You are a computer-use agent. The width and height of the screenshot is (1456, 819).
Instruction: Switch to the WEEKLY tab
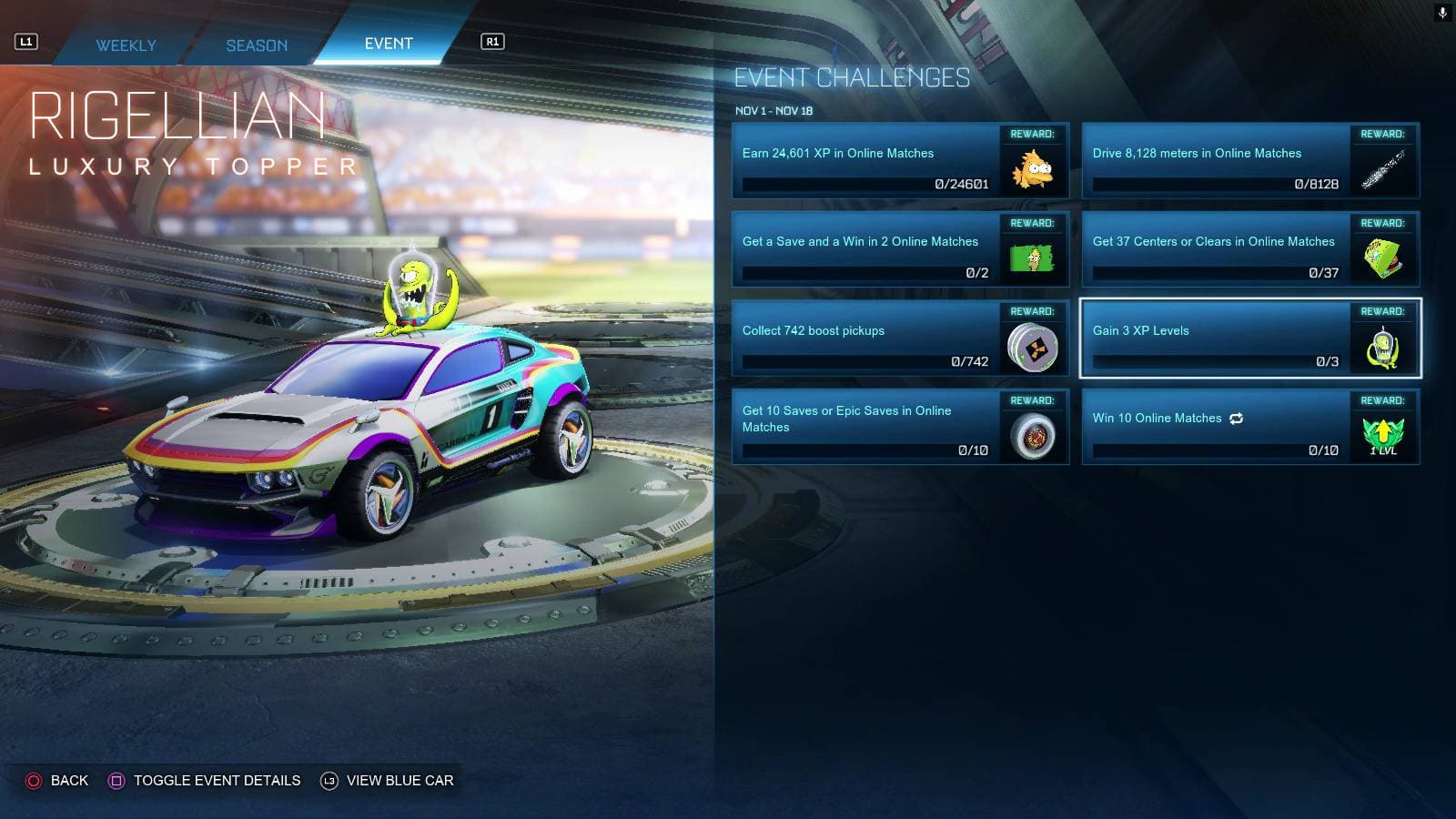126,45
